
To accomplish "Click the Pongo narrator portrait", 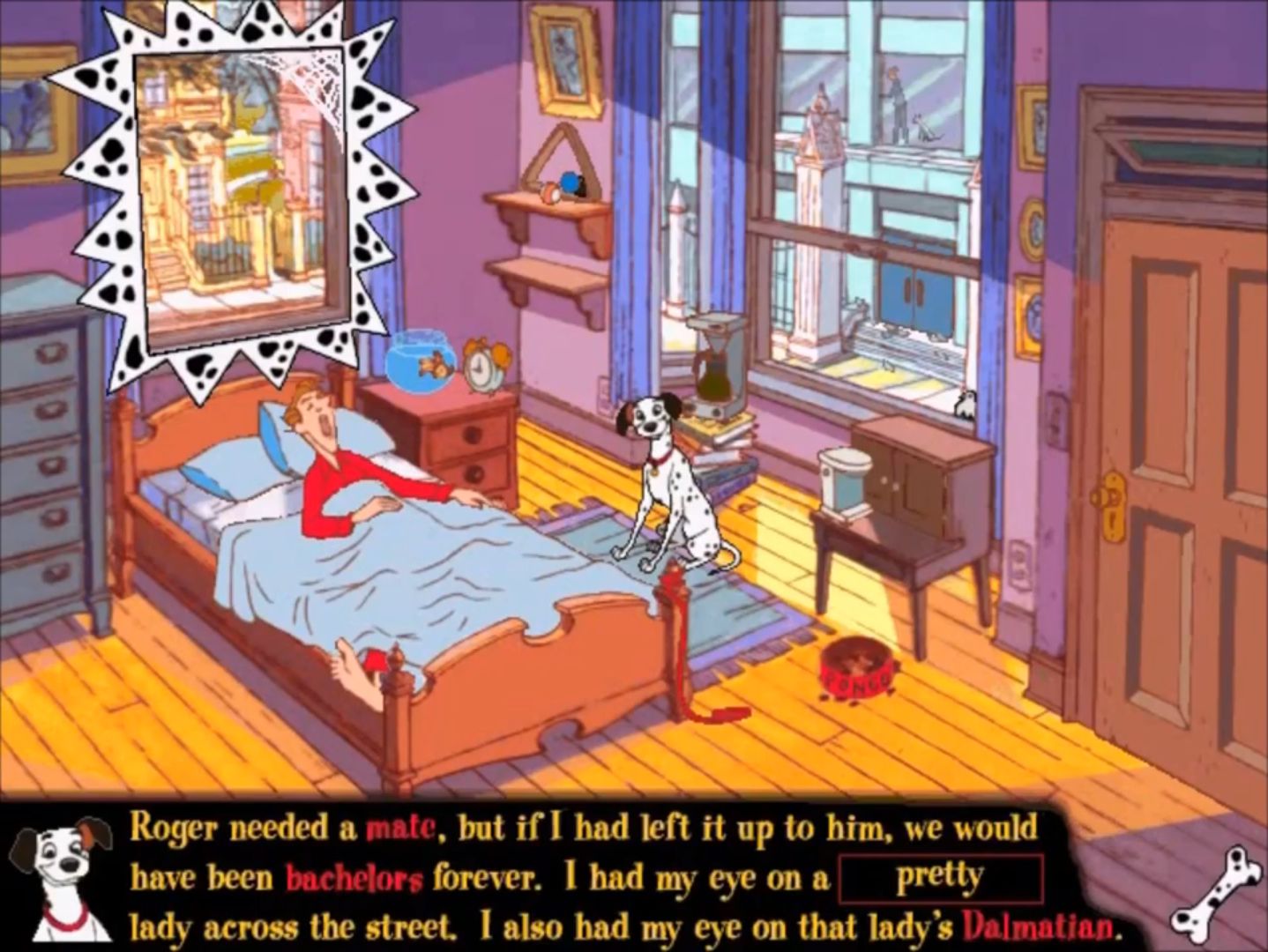I will [x=60, y=875].
